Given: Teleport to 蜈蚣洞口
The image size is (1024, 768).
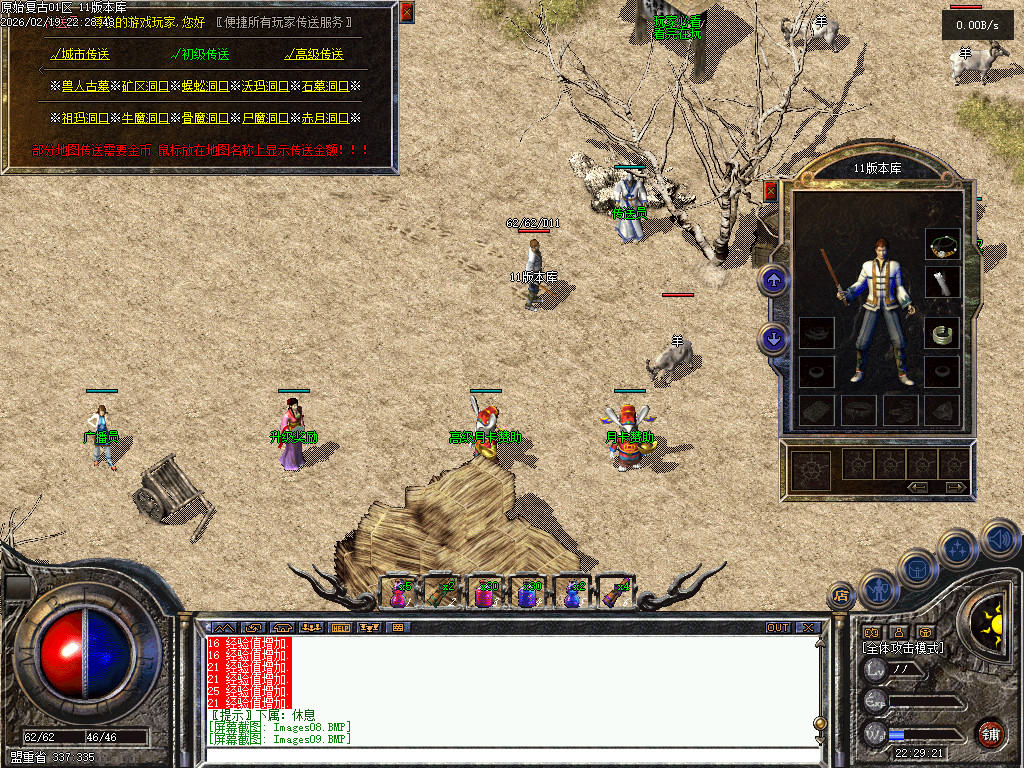Looking at the screenshot, I should pyautogui.click(x=204, y=87).
